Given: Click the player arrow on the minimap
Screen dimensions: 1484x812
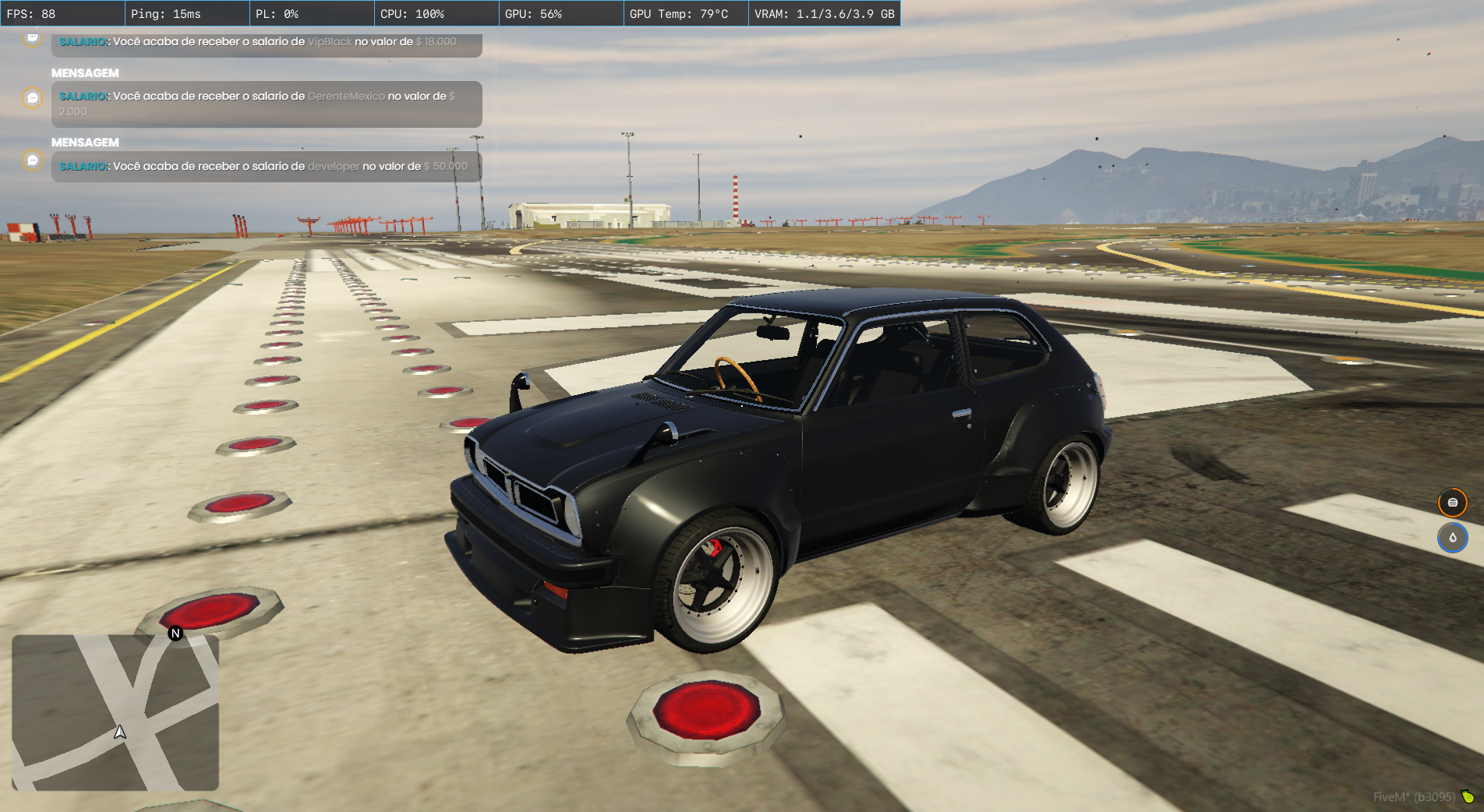Looking at the screenshot, I should (x=120, y=732).
